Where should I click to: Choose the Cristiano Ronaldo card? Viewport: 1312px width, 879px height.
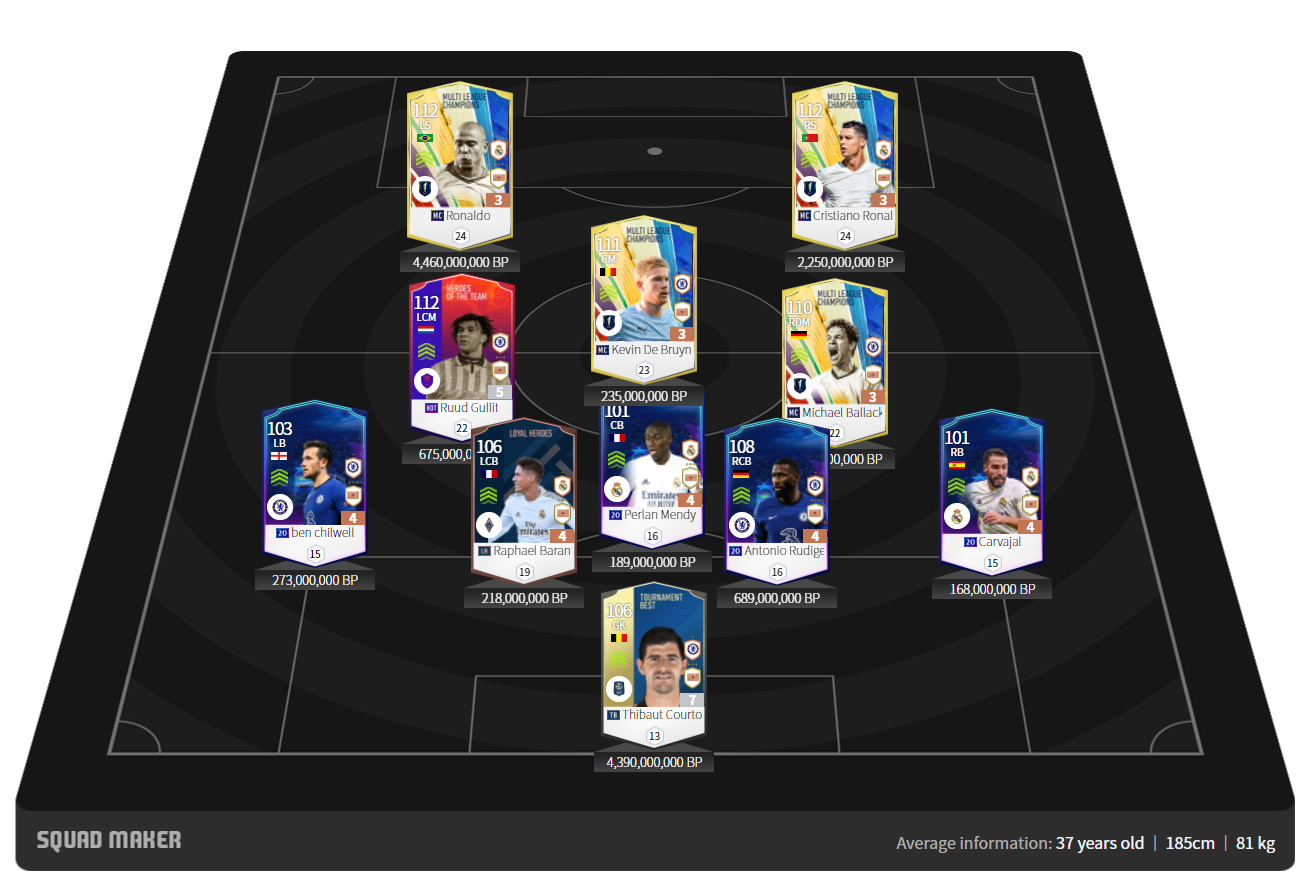pyautogui.click(x=844, y=160)
